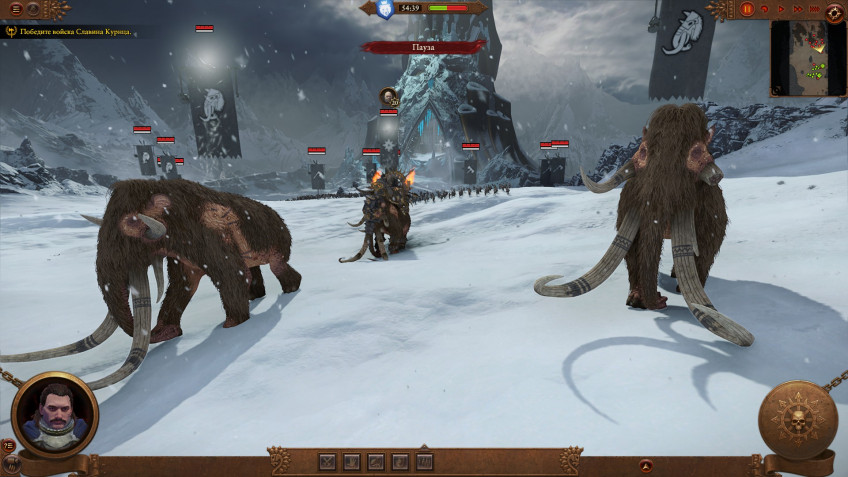Open the skull emblem medallion
The image size is (848, 477).
click(x=798, y=420)
